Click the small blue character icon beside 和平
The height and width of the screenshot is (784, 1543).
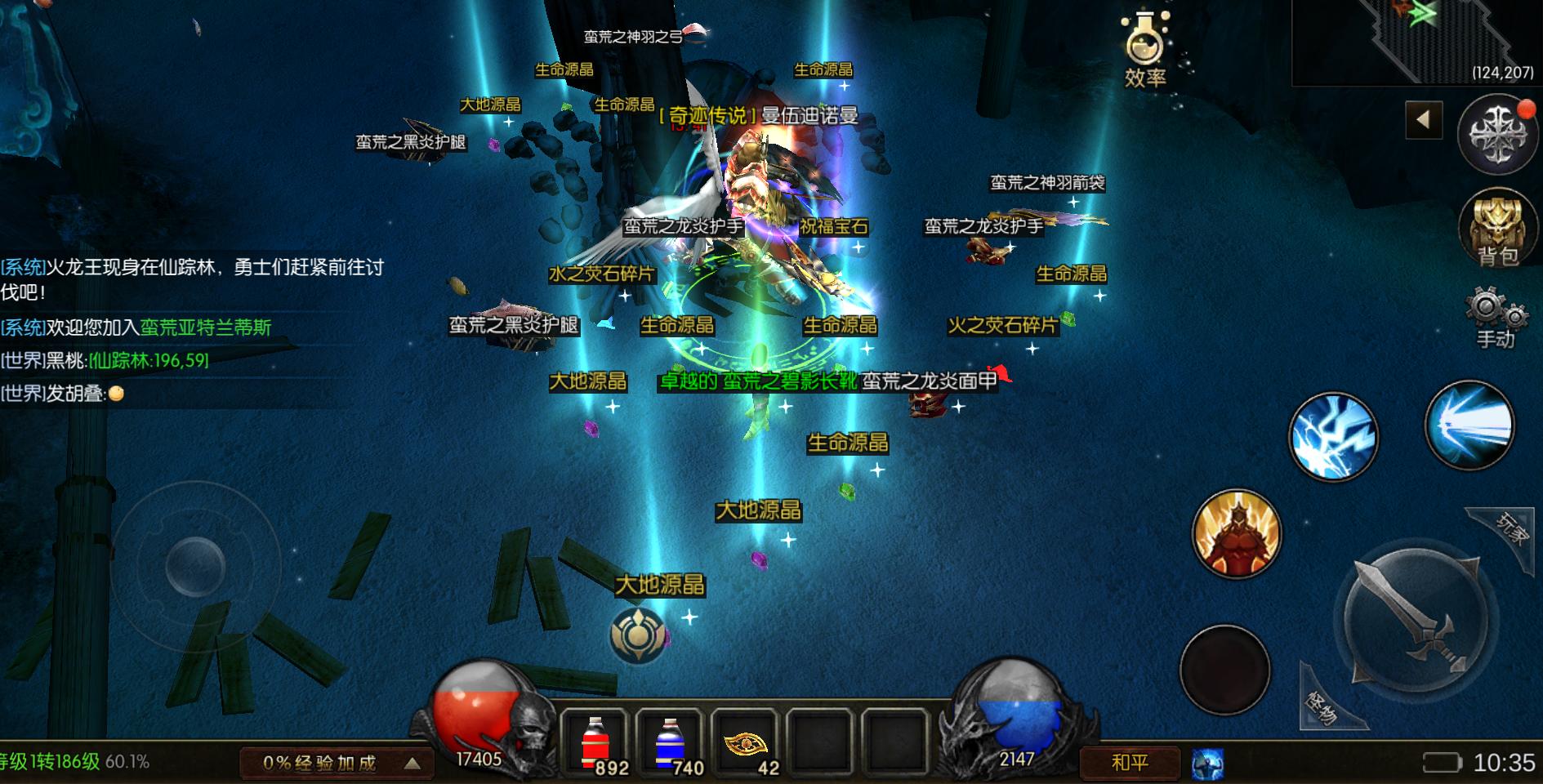click(x=1207, y=764)
